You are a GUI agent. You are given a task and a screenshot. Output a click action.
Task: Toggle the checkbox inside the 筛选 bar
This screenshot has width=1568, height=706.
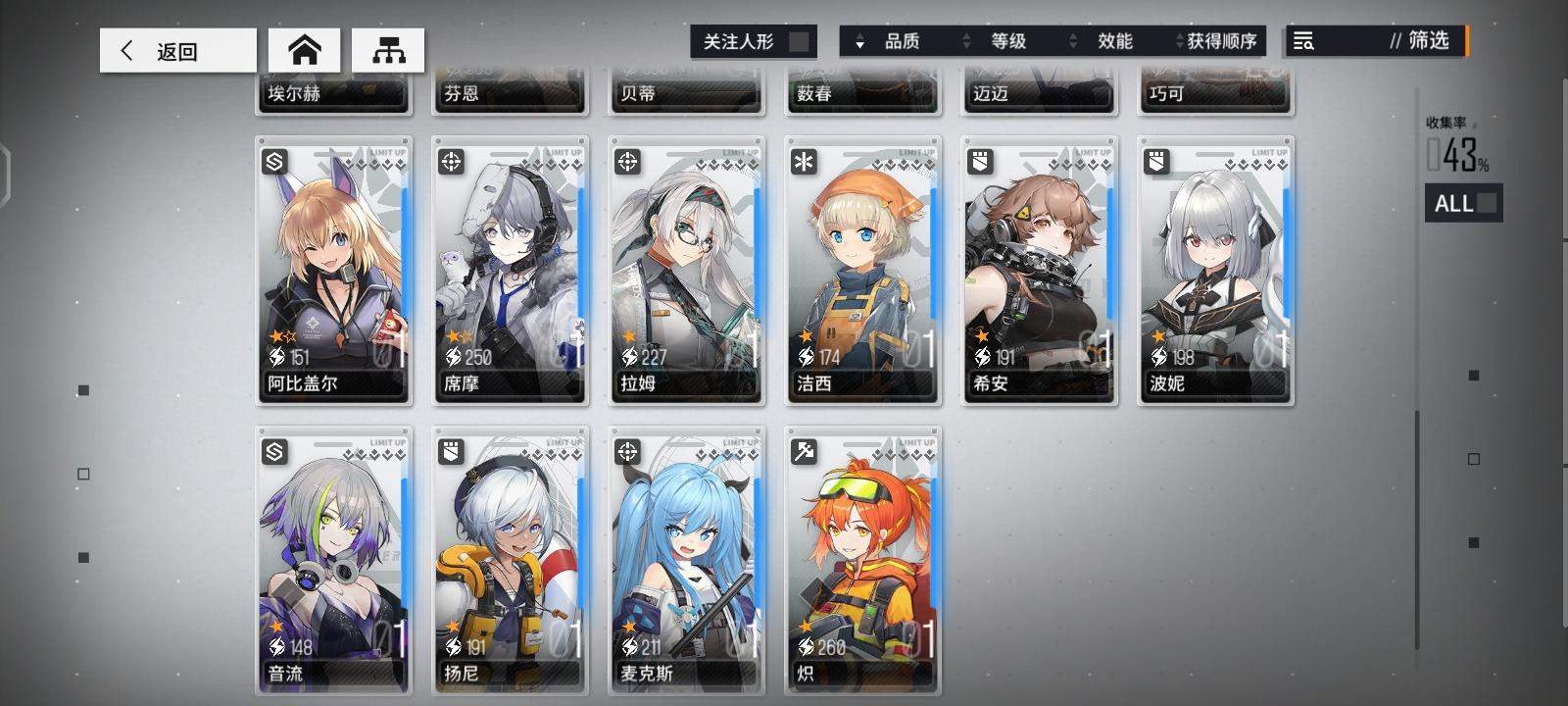(x=1467, y=42)
